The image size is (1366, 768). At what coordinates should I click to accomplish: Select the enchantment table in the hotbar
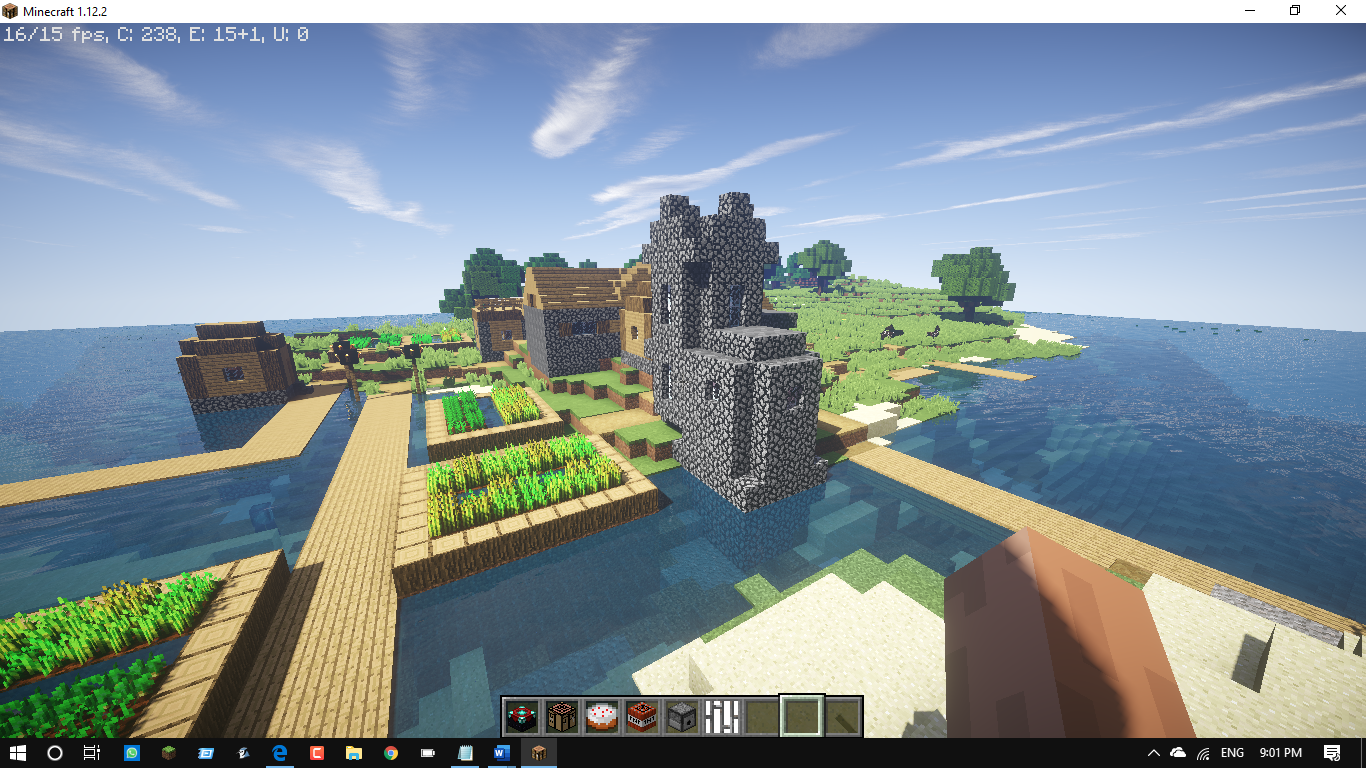pos(521,713)
